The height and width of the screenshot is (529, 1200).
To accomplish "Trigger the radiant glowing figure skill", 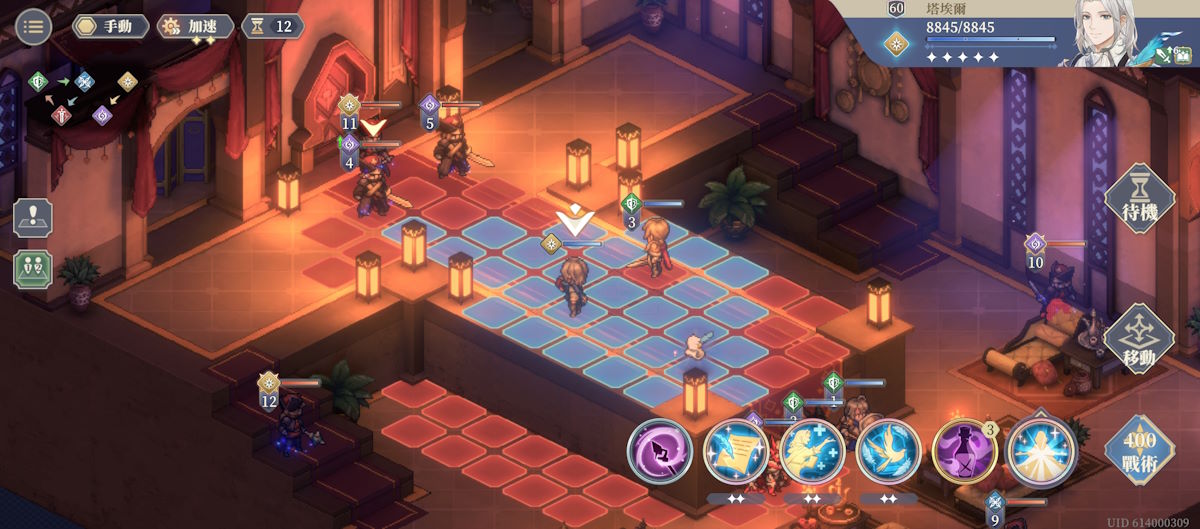I will click(1040, 452).
